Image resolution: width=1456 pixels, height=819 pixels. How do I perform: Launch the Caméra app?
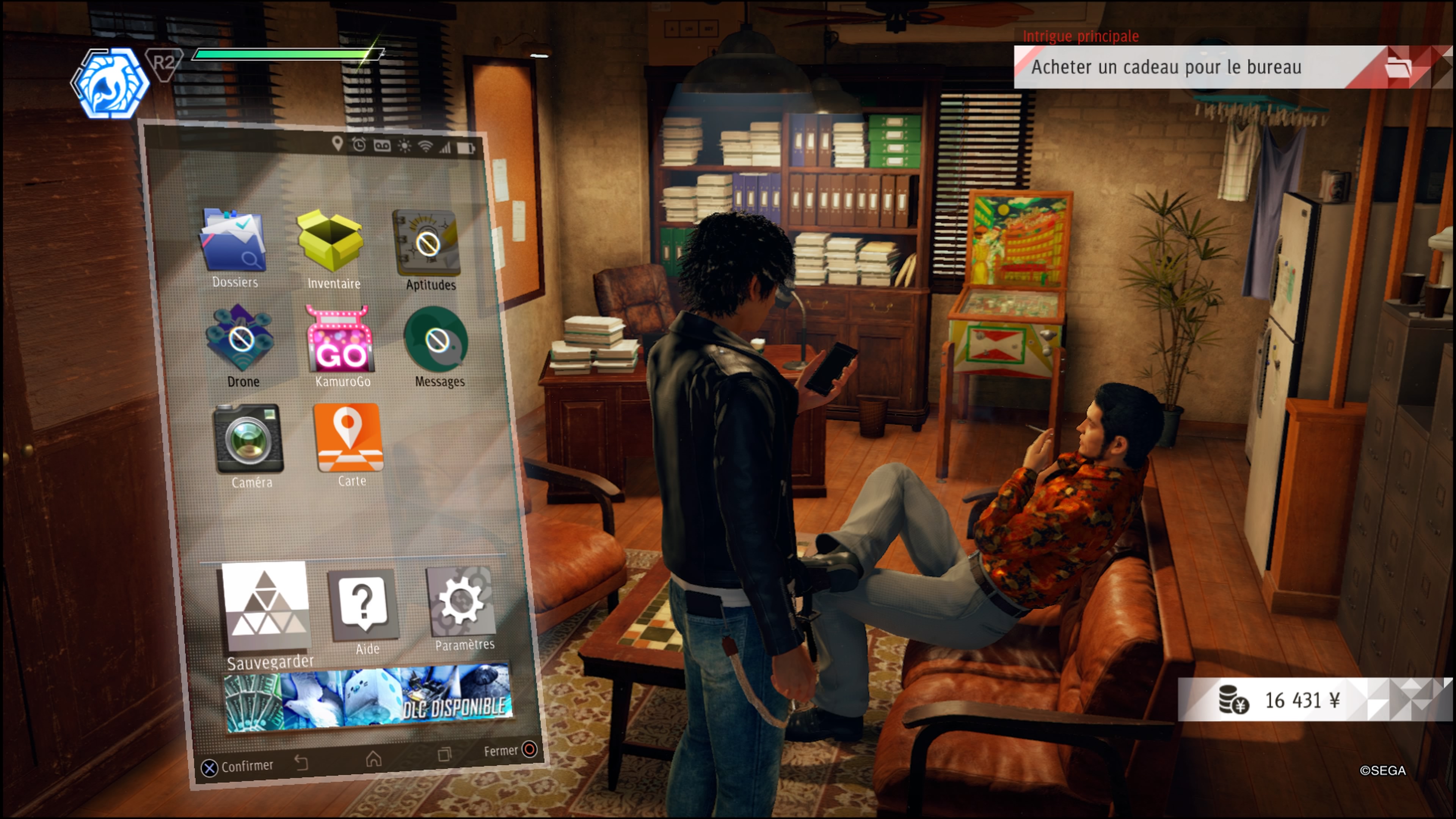(248, 439)
